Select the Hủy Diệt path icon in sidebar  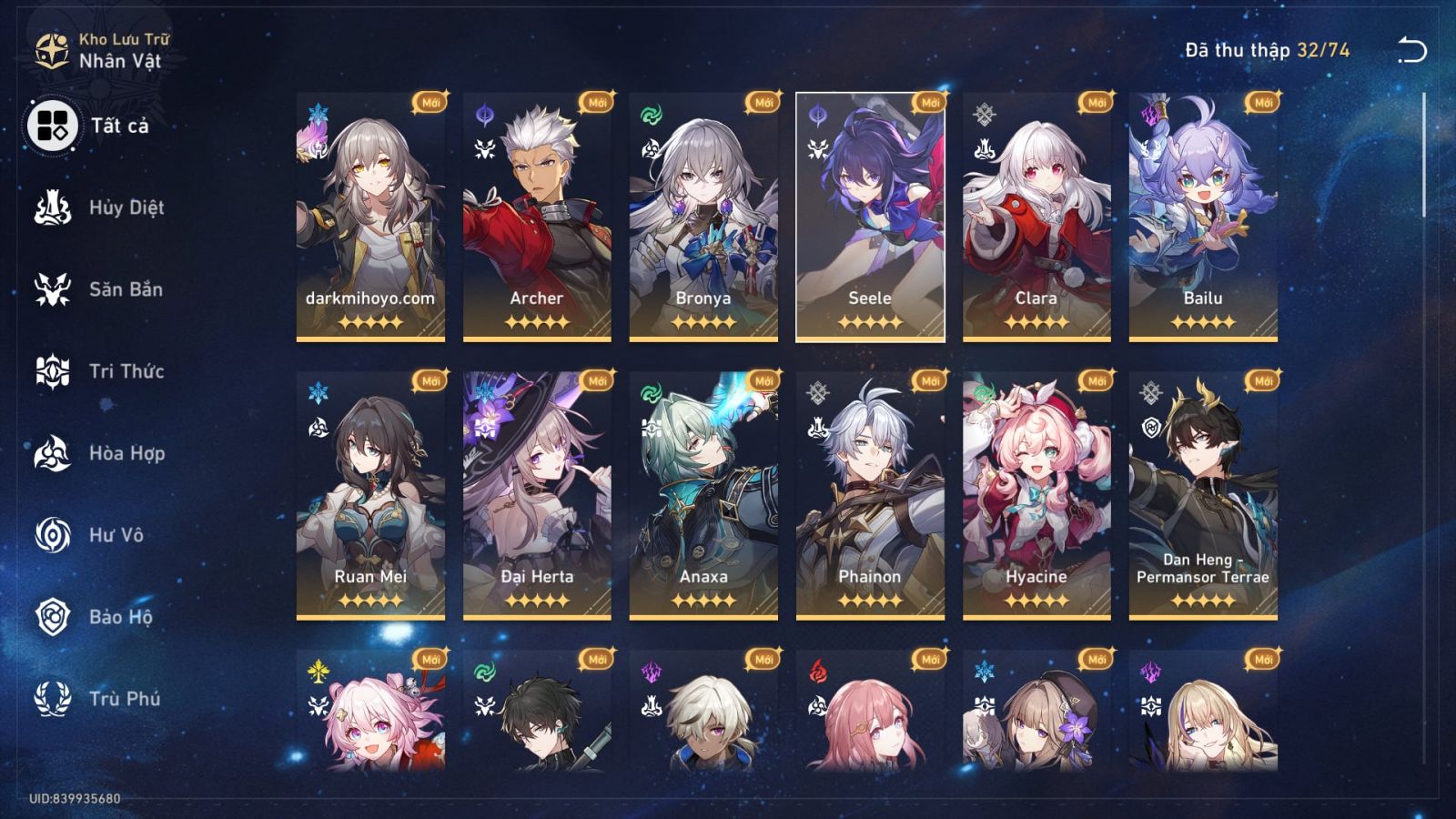pyautogui.click(x=53, y=207)
